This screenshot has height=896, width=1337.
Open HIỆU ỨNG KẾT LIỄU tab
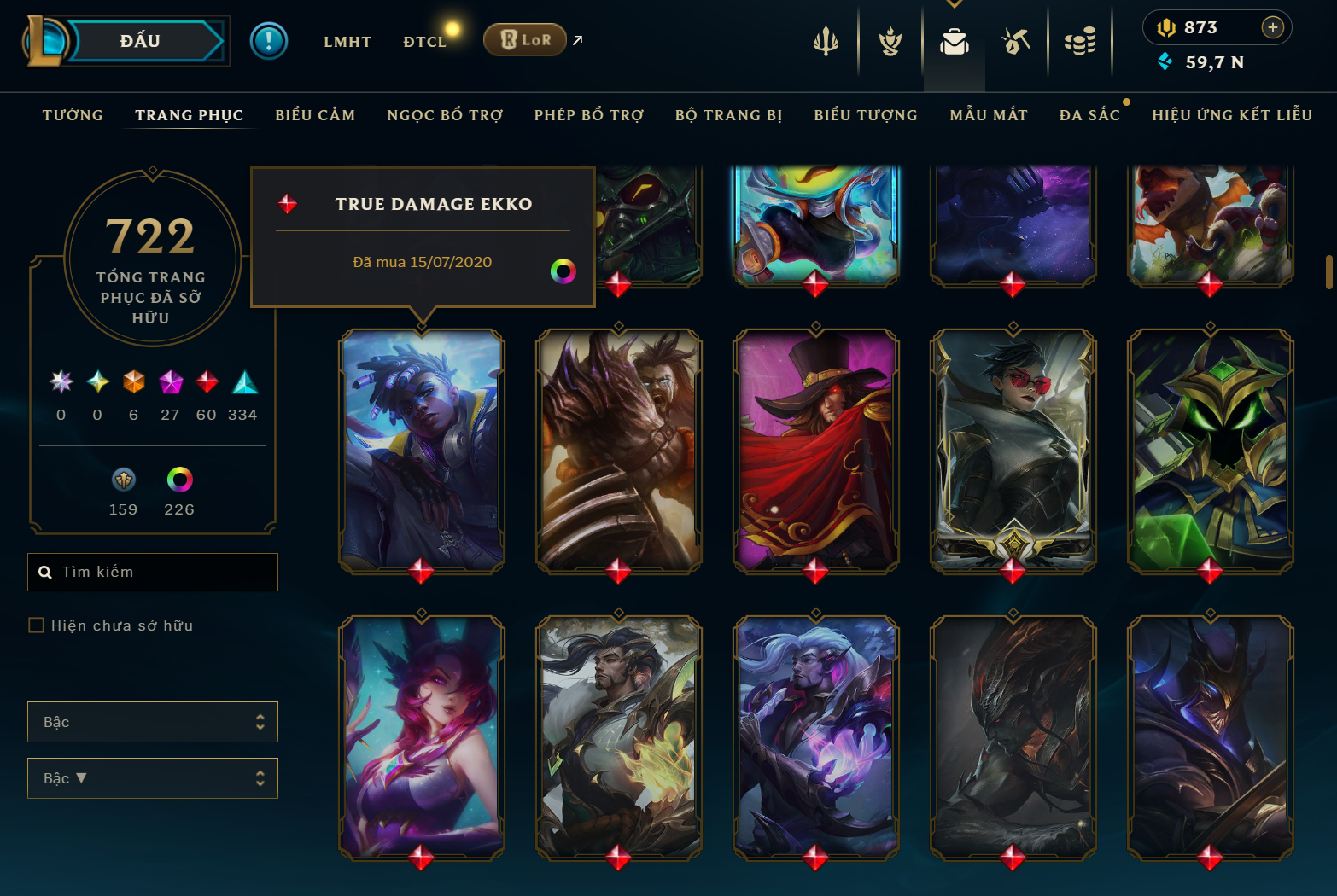pyautogui.click(x=1232, y=115)
